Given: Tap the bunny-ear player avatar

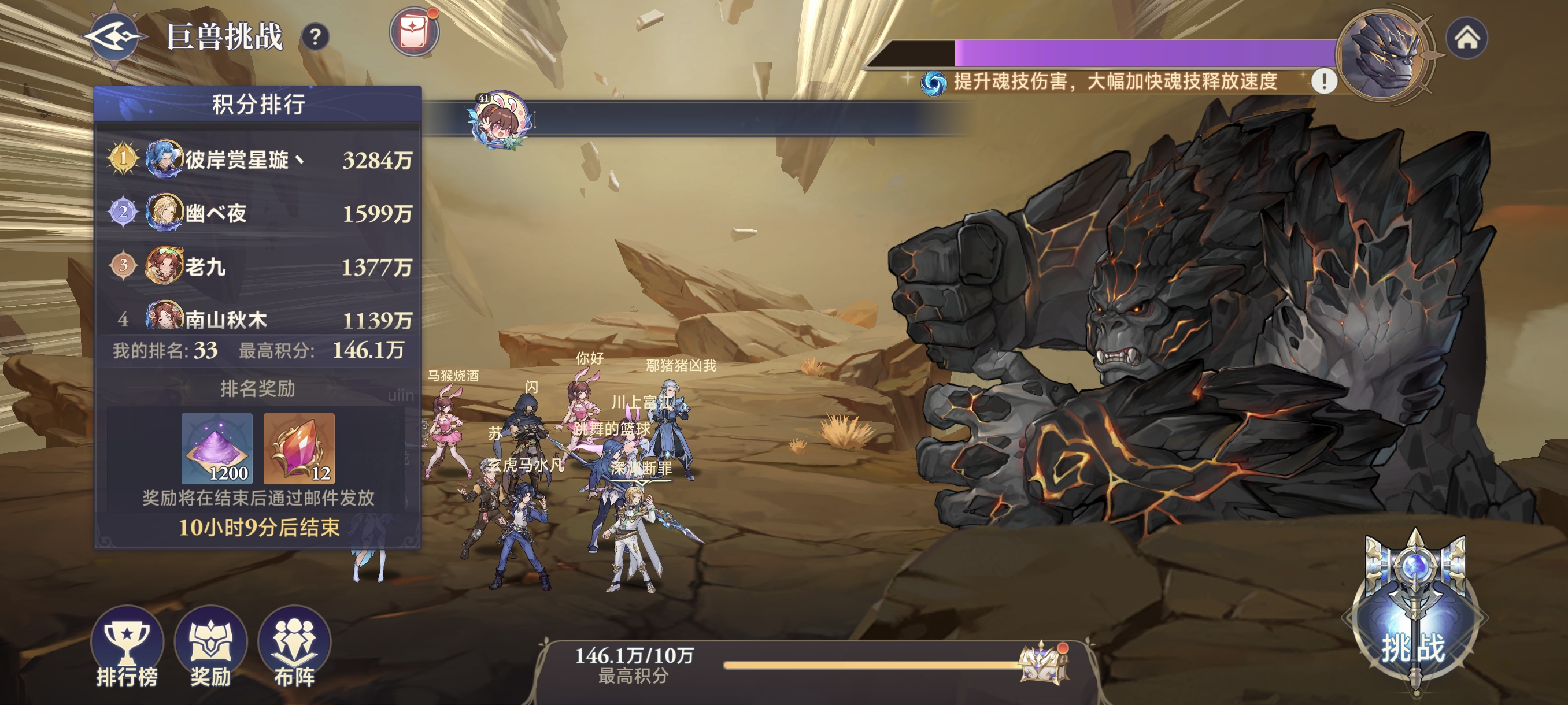Looking at the screenshot, I should click(501, 118).
